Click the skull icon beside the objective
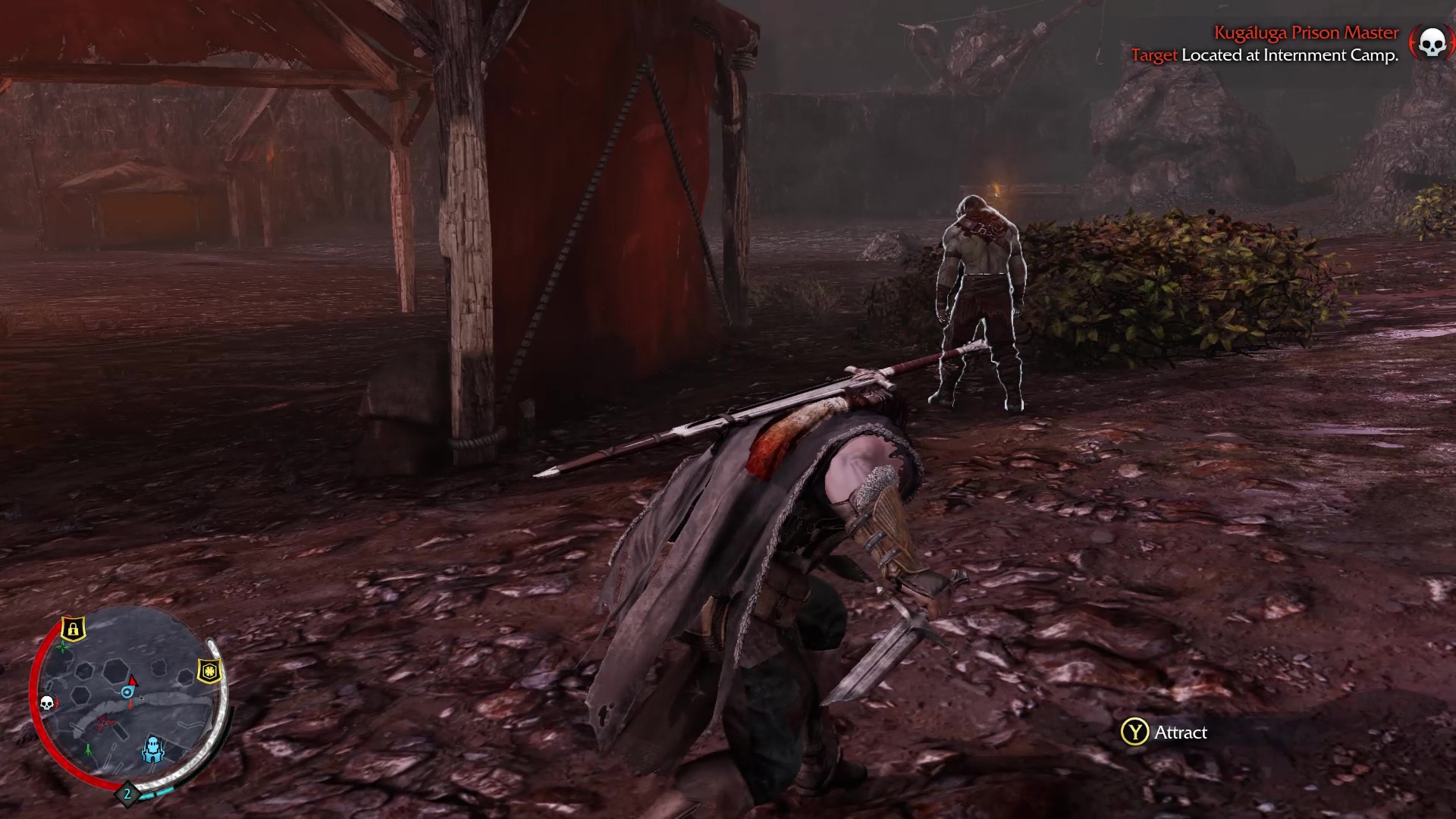The height and width of the screenshot is (819, 1456). (x=1431, y=42)
